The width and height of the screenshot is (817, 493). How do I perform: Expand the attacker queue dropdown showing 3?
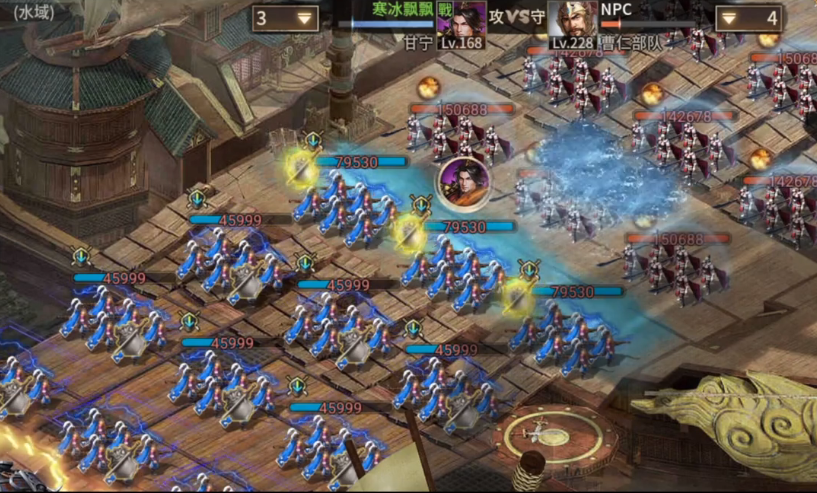point(285,17)
